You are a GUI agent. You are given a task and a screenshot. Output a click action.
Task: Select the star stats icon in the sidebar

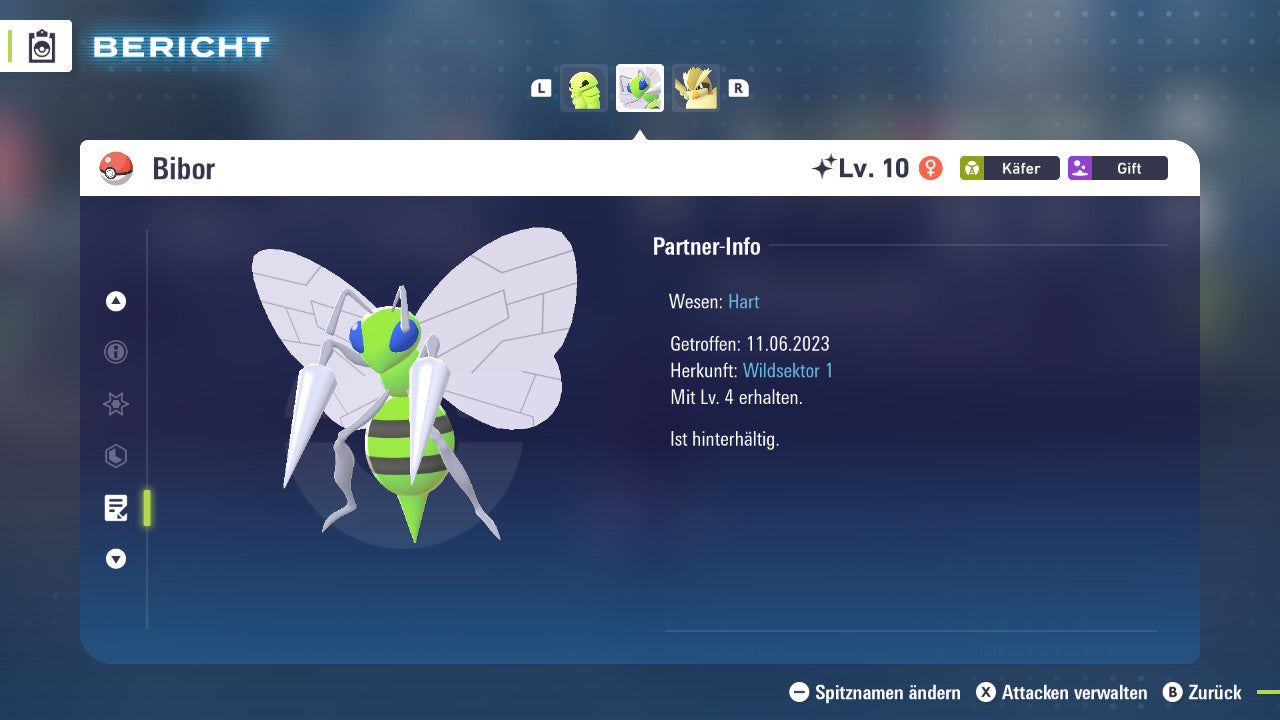pyautogui.click(x=115, y=404)
